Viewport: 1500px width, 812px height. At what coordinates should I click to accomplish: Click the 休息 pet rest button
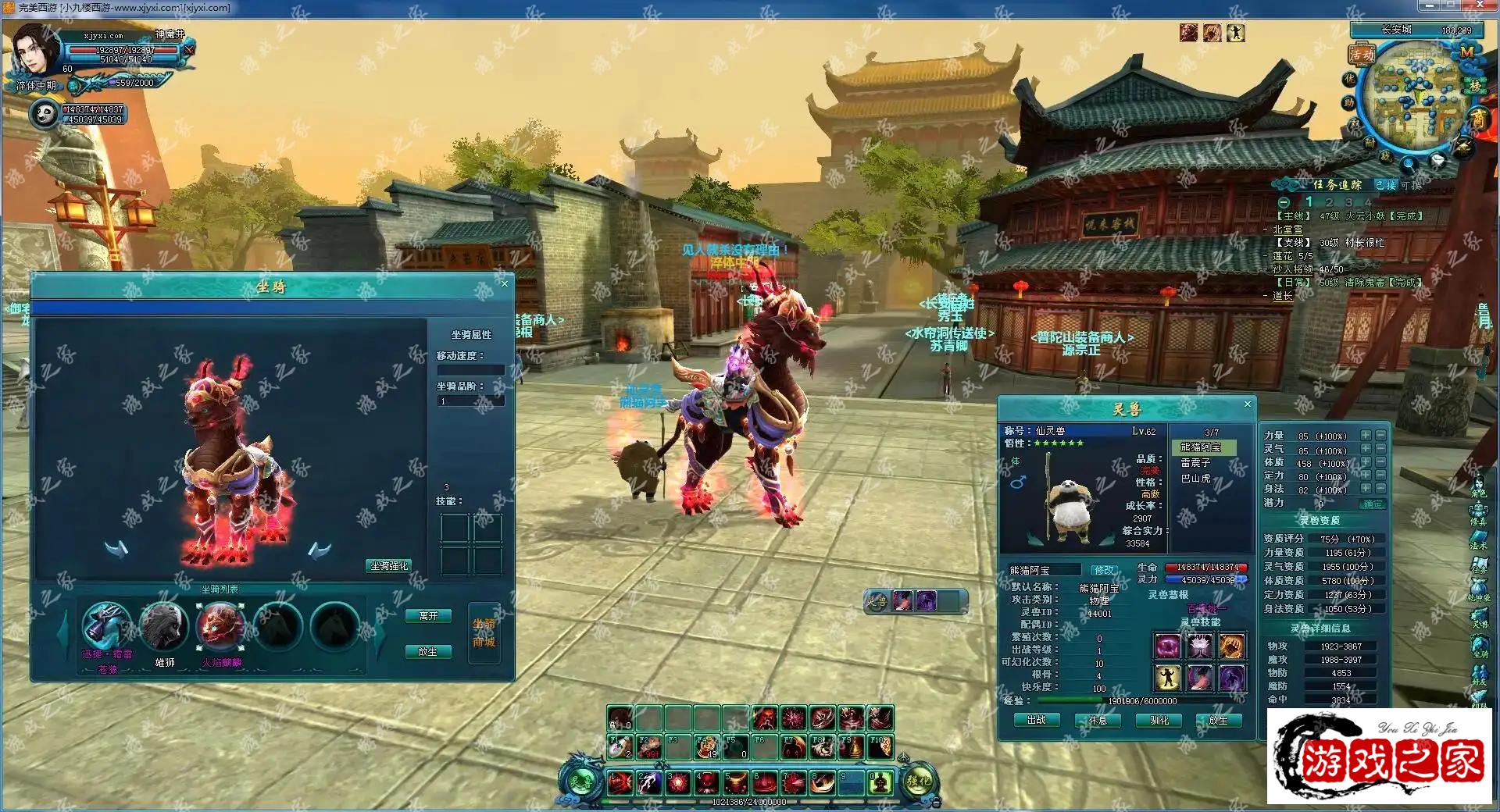tap(1098, 720)
